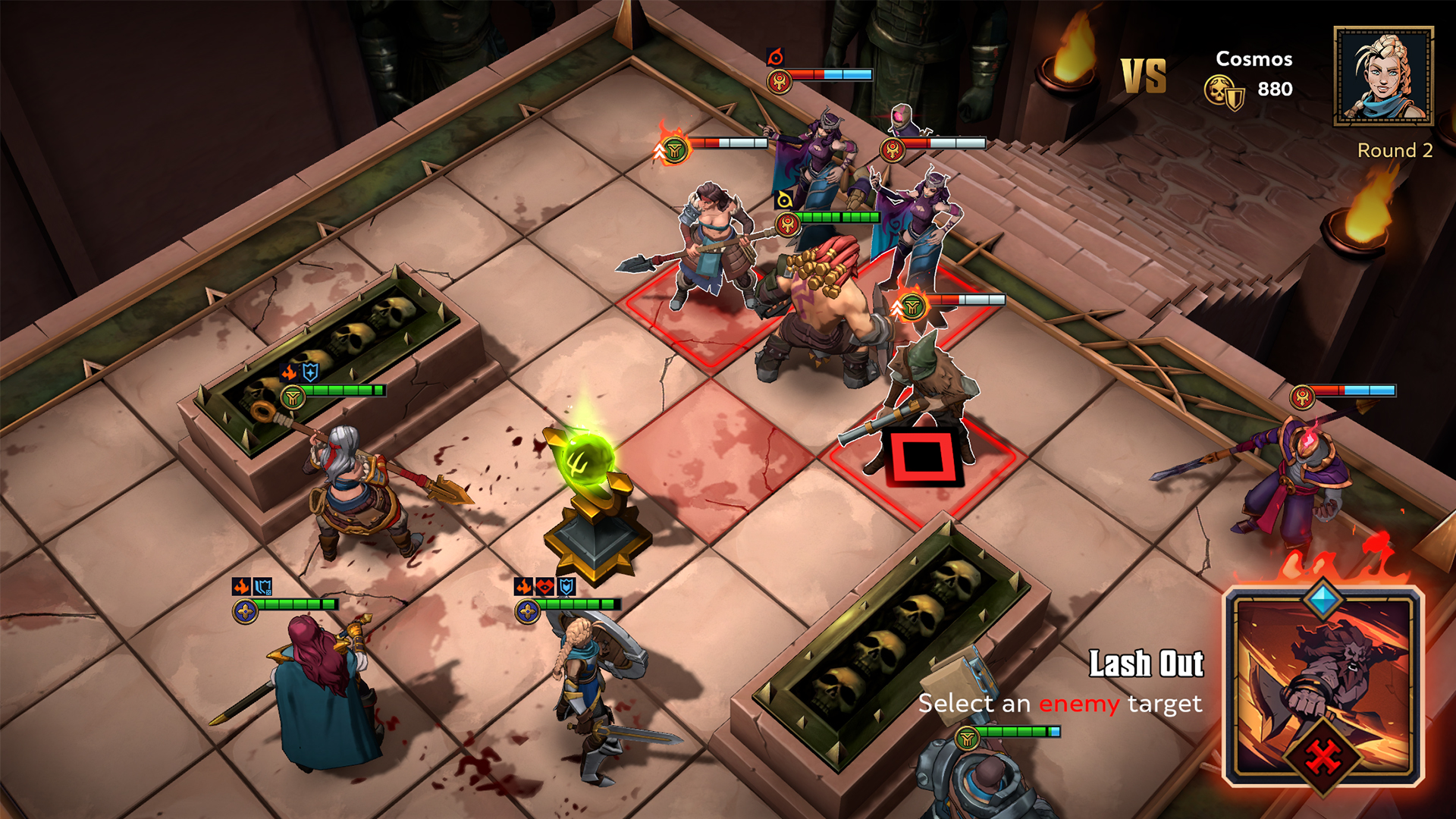This screenshot has height=819, width=1456.
Task: Click the fire debuff icon above the spear woman
Action: coord(288,372)
